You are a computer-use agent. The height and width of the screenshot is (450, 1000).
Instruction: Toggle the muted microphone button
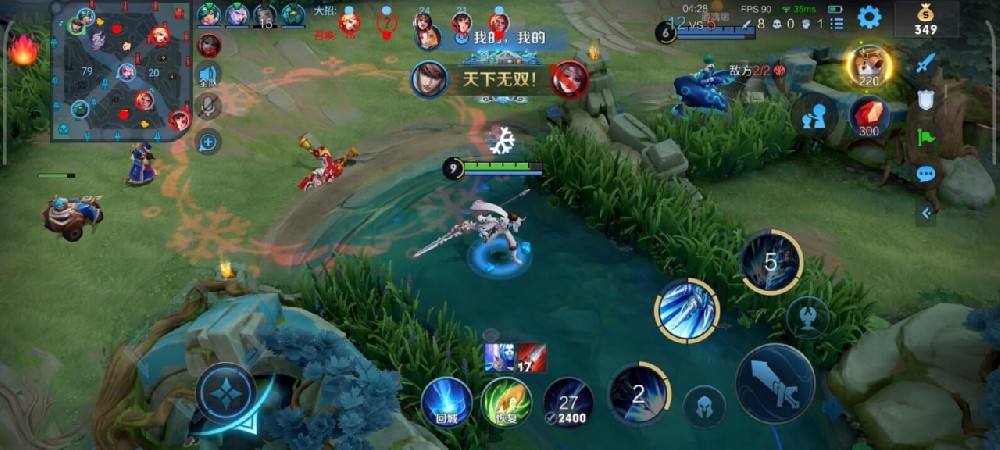click(x=208, y=107)
